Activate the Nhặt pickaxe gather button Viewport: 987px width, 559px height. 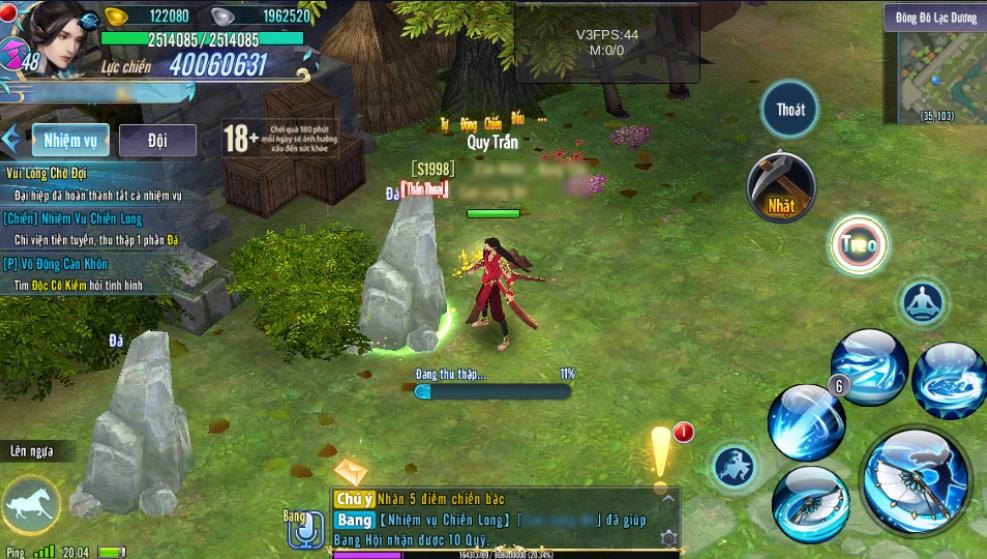click(x=781, y=186)
